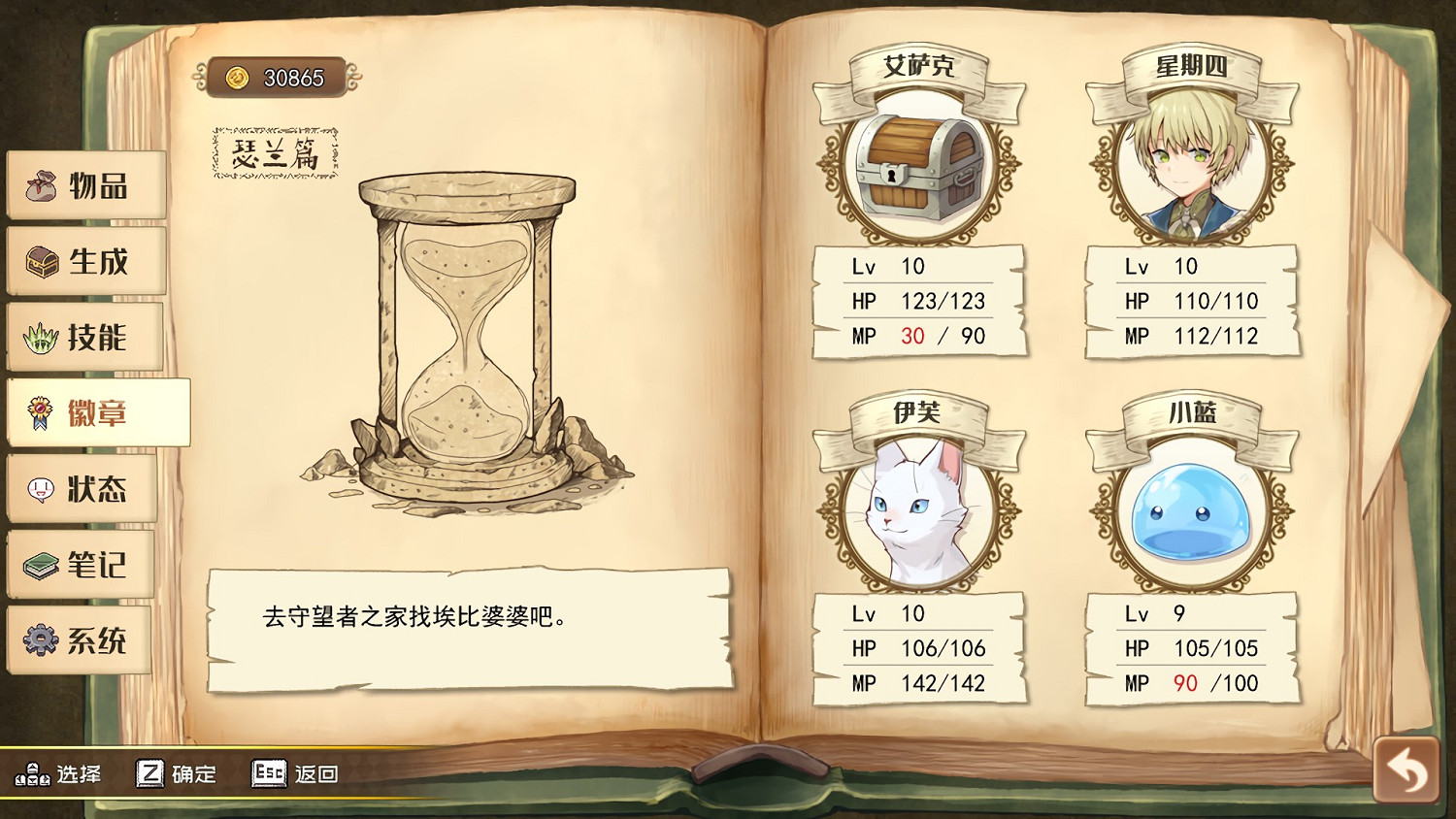Viewport: 1456px width, 819px height.
Task: Click 星期四's character portrait
Action: tap(1196, 166)
